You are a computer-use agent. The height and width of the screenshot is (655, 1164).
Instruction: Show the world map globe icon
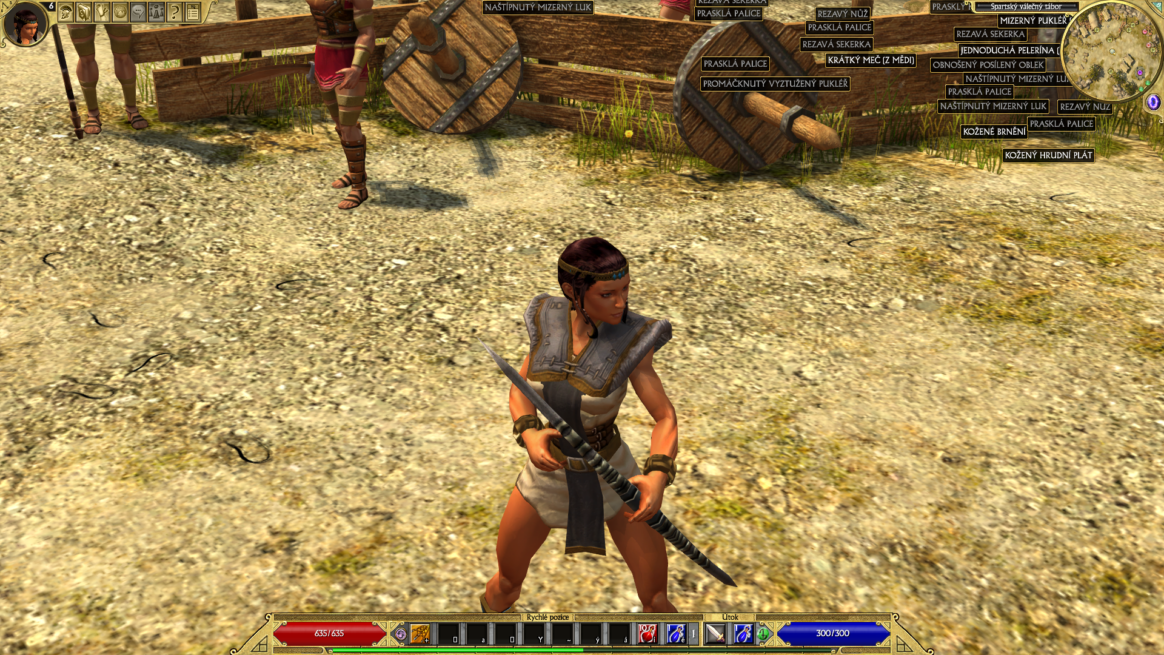click(120, 13)
